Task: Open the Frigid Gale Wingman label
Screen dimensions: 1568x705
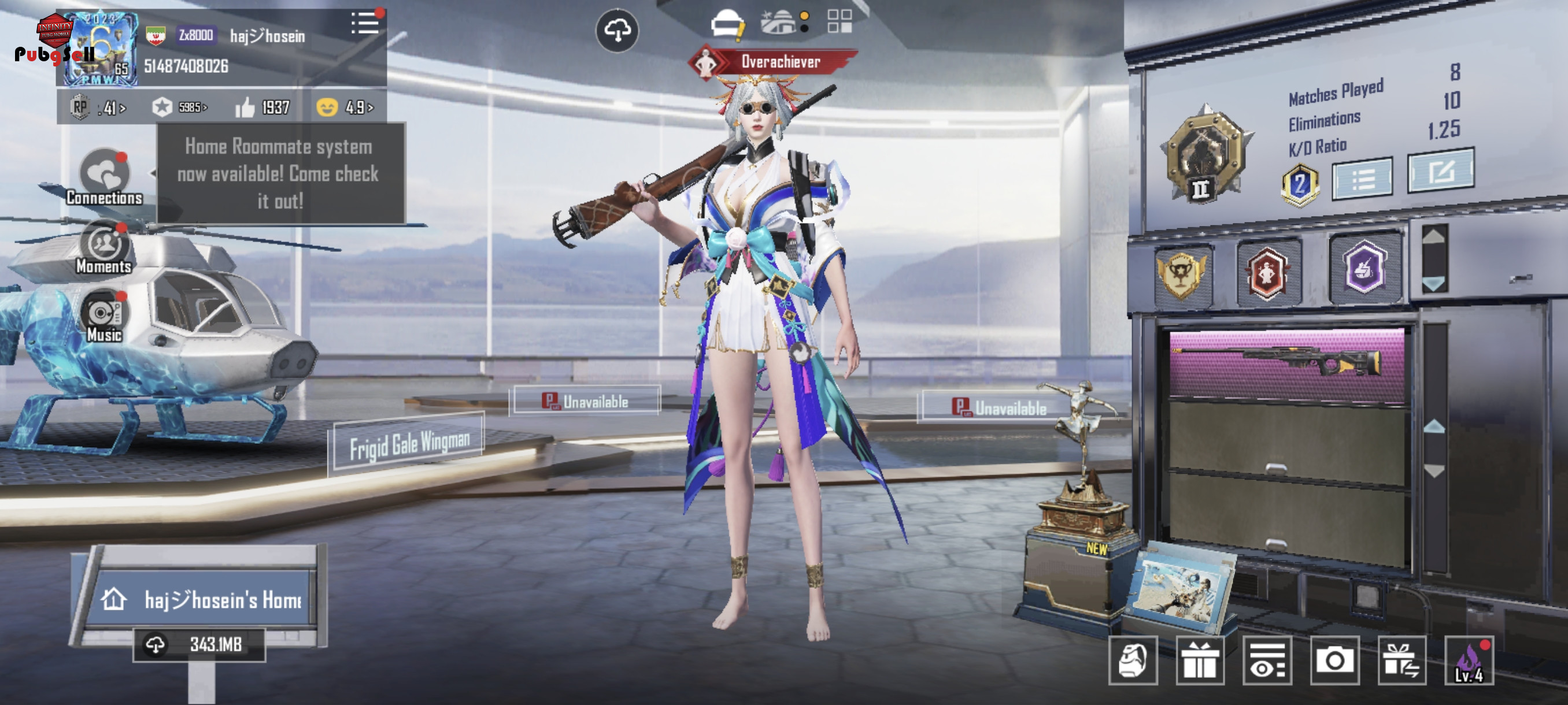Action: click(x=409, y=444)
